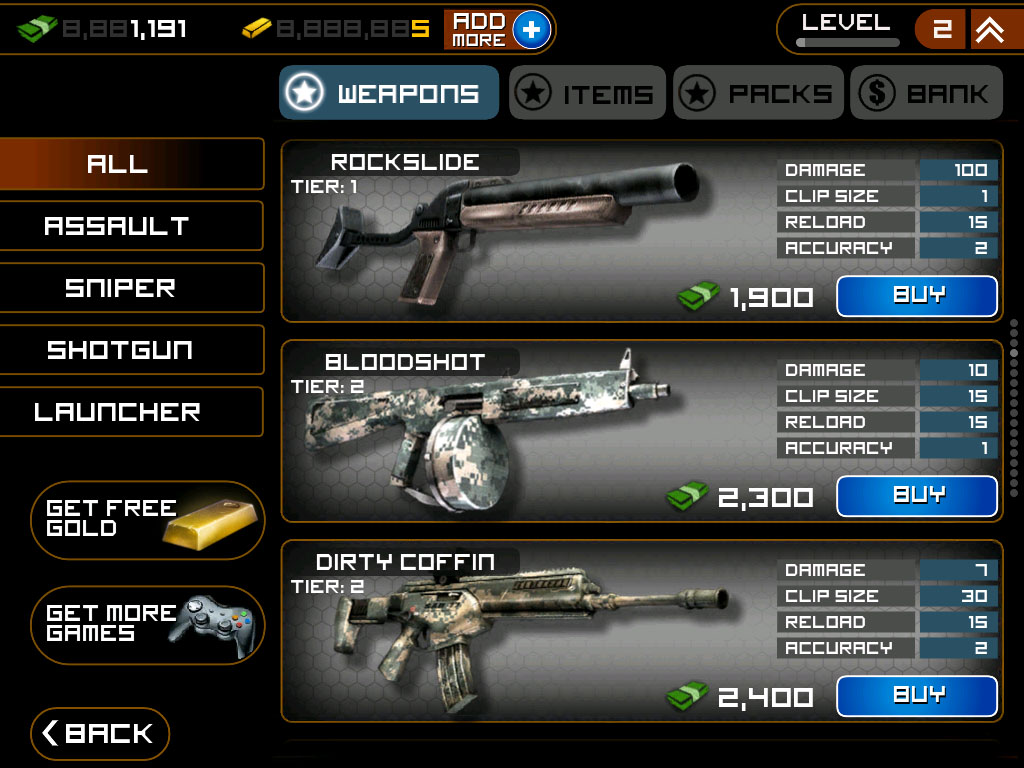
Task: Click Add More currency plus button
Action: (x=531, y=30)
